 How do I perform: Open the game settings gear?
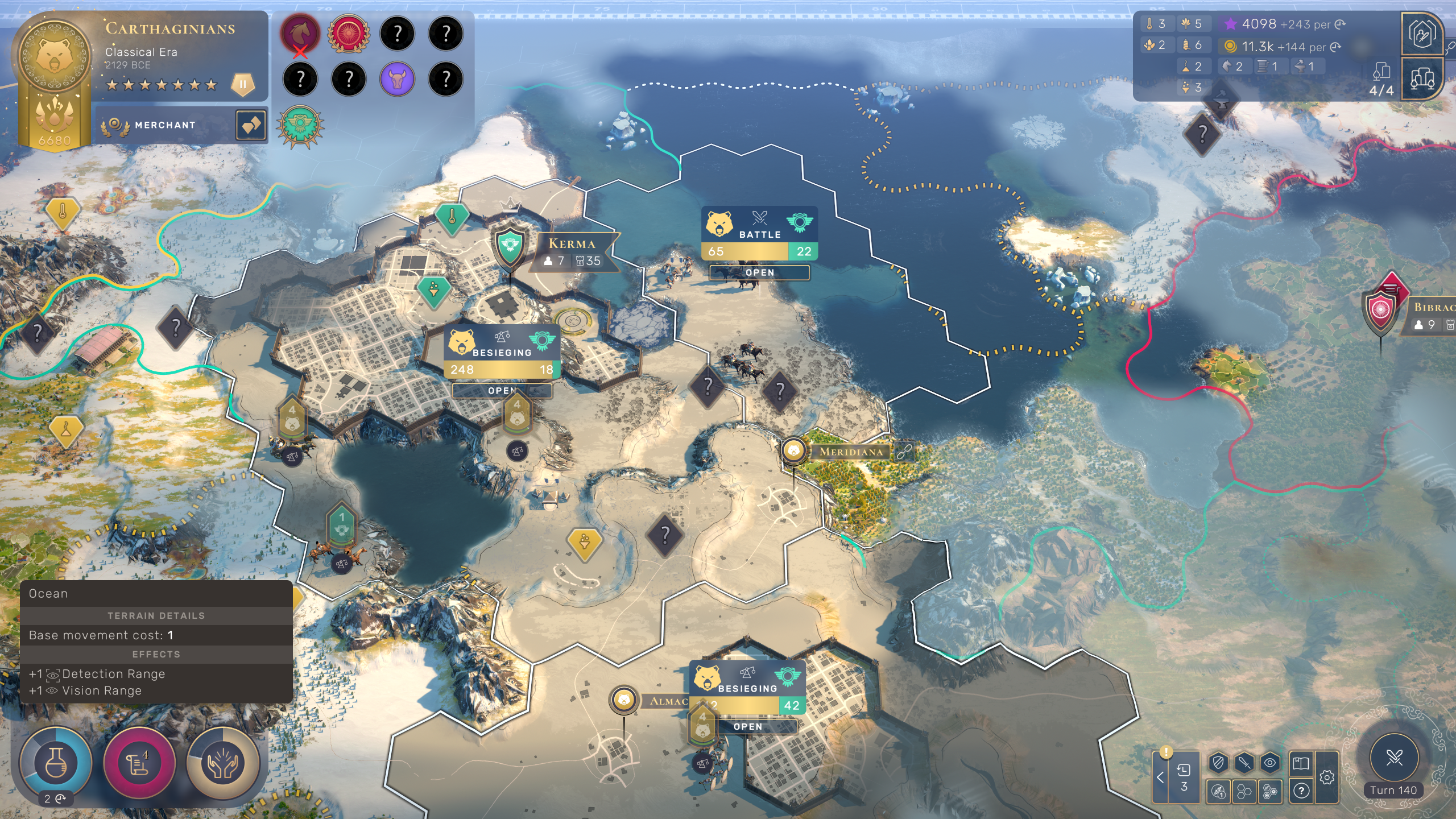pos(1327,777)
